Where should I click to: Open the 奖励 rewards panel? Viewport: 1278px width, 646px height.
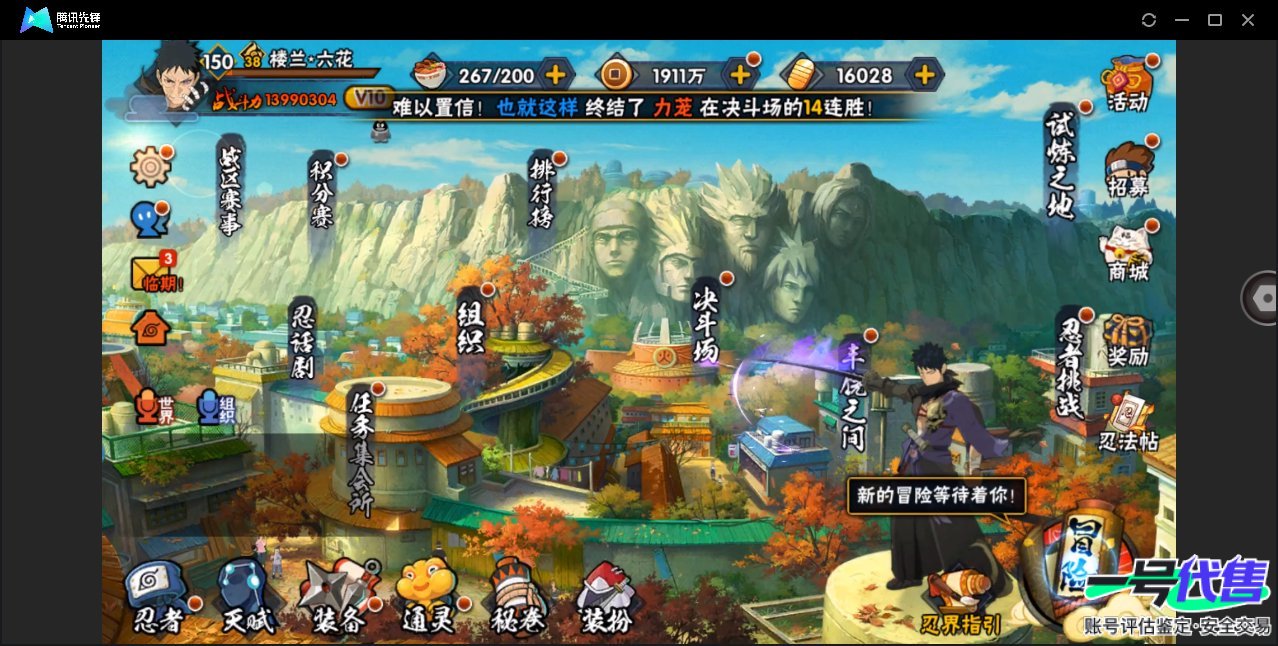point(1127,340)
